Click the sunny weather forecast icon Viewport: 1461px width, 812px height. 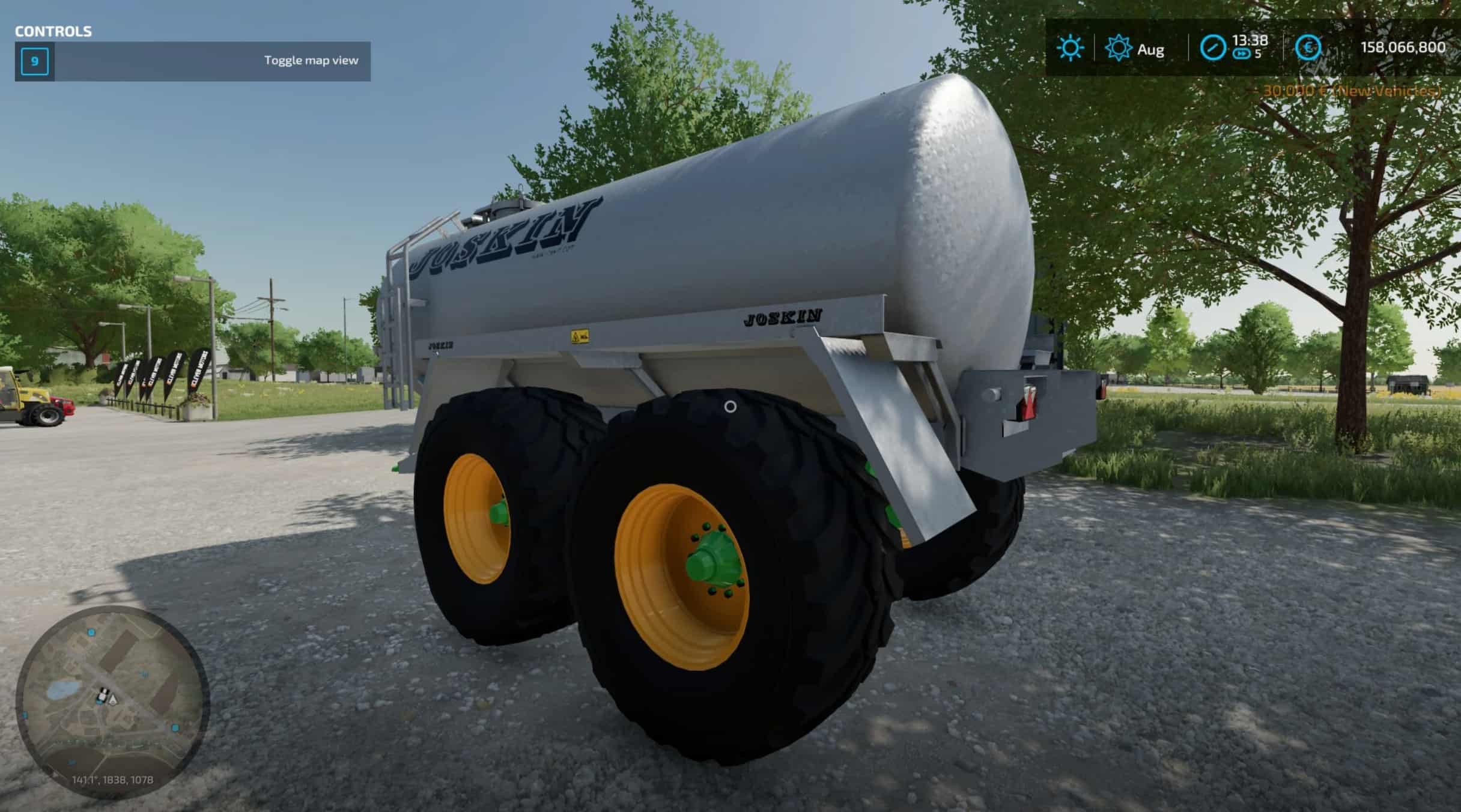(1070, 48)
